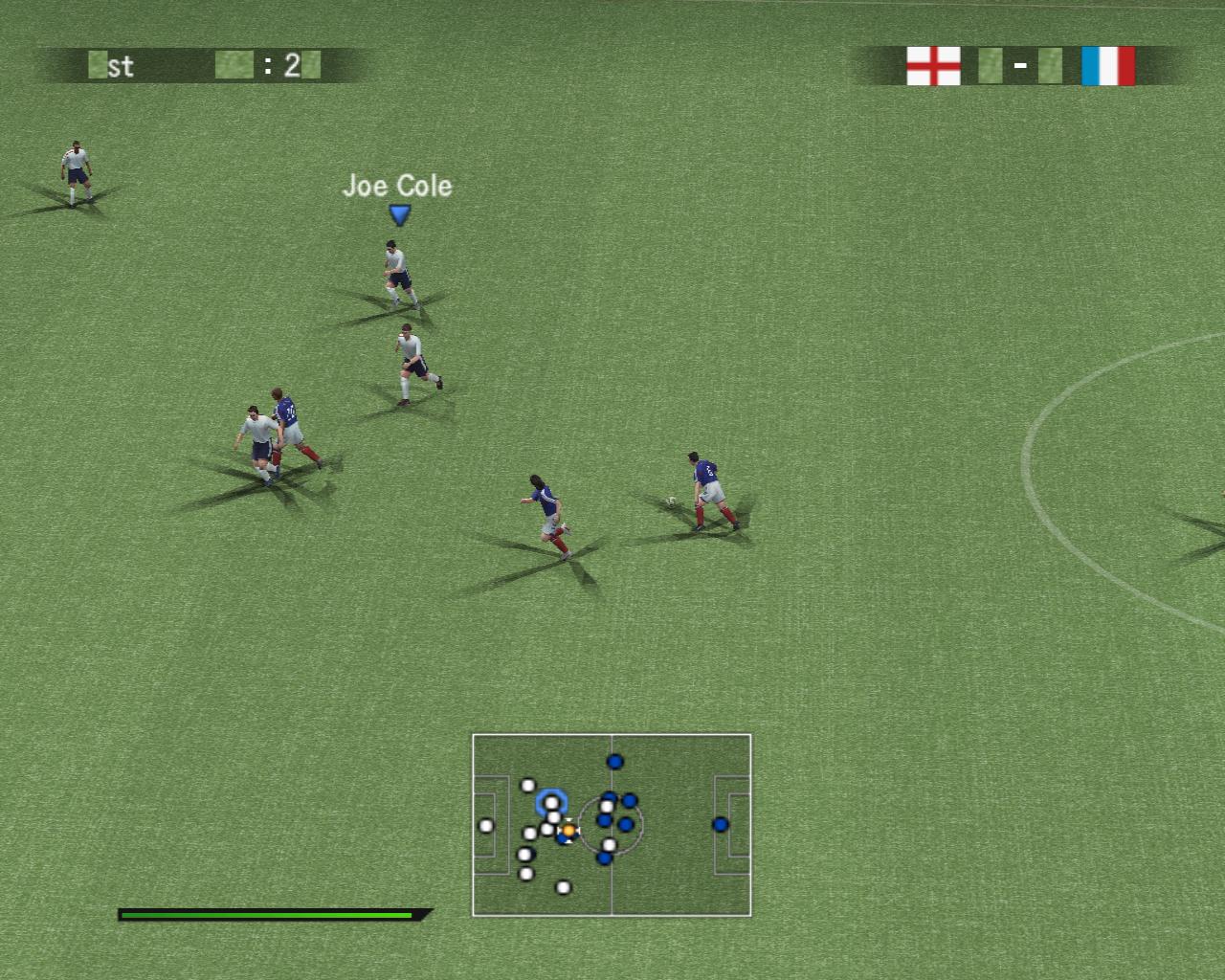Viewport: 1225px width, 980px height.
Task: Select the England flag in the scoreboard
Action: point(933,66)
